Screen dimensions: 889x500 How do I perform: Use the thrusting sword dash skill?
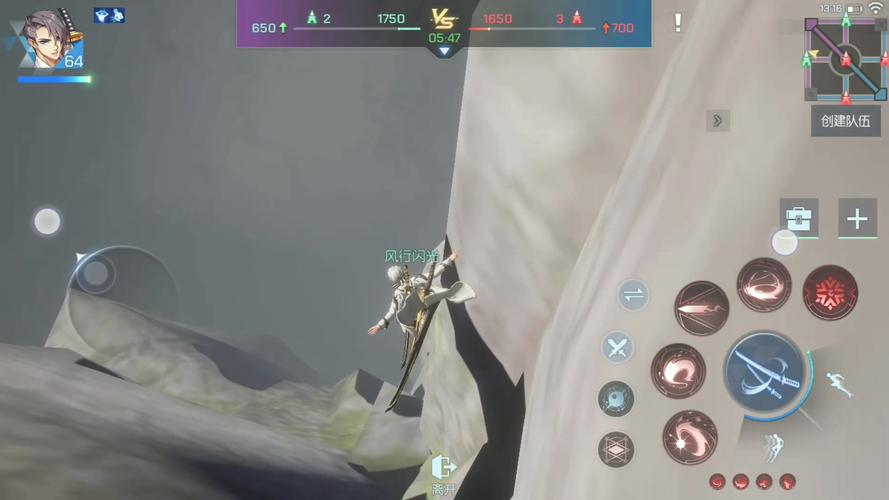[x=701, y=308]
